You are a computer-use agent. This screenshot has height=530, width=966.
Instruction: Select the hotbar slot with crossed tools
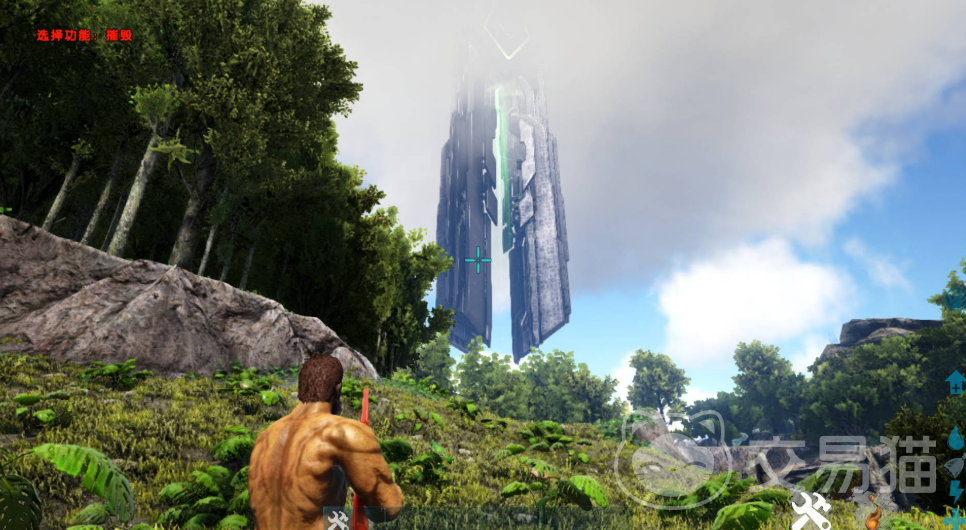[337, 519]
